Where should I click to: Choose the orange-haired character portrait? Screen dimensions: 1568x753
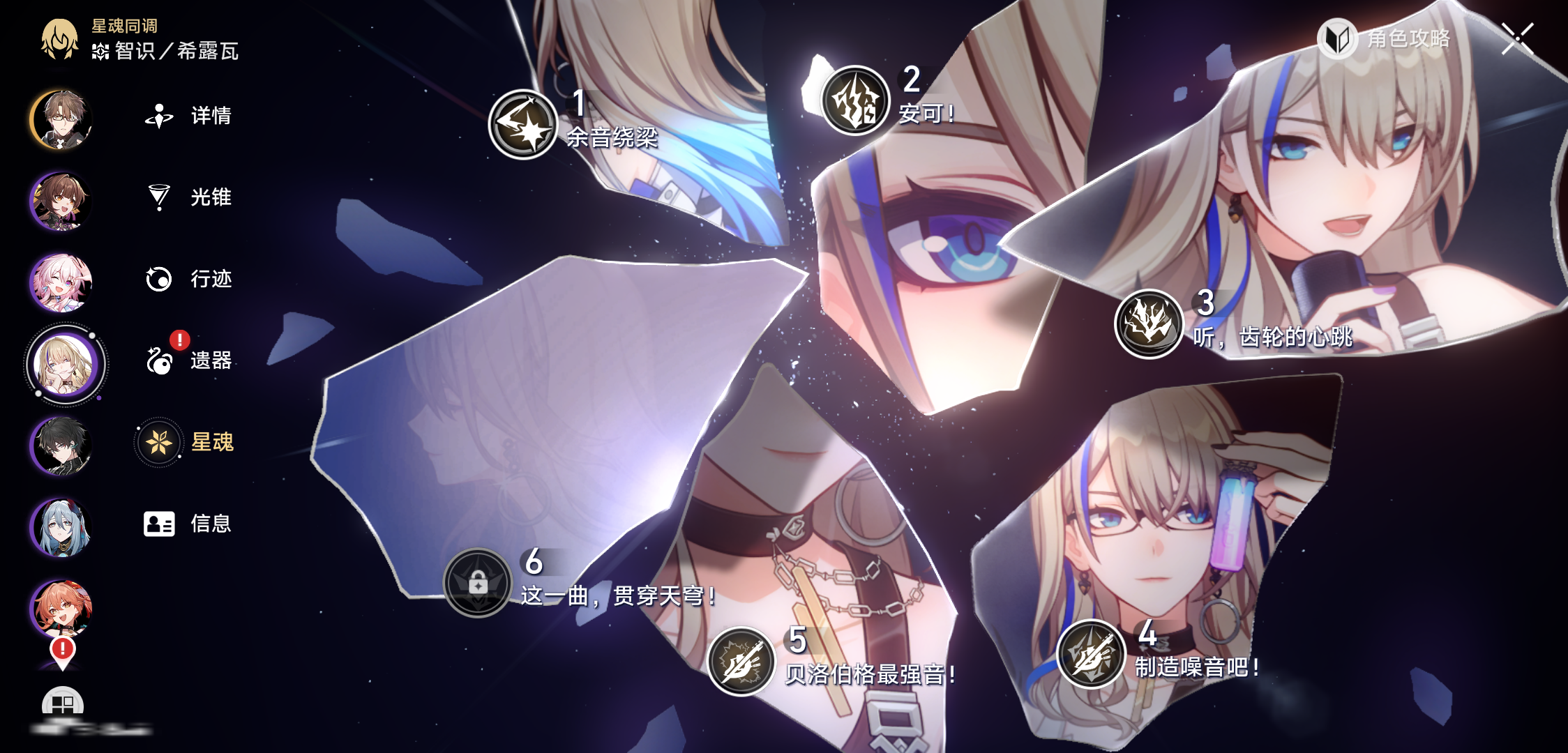pos(61,608)
